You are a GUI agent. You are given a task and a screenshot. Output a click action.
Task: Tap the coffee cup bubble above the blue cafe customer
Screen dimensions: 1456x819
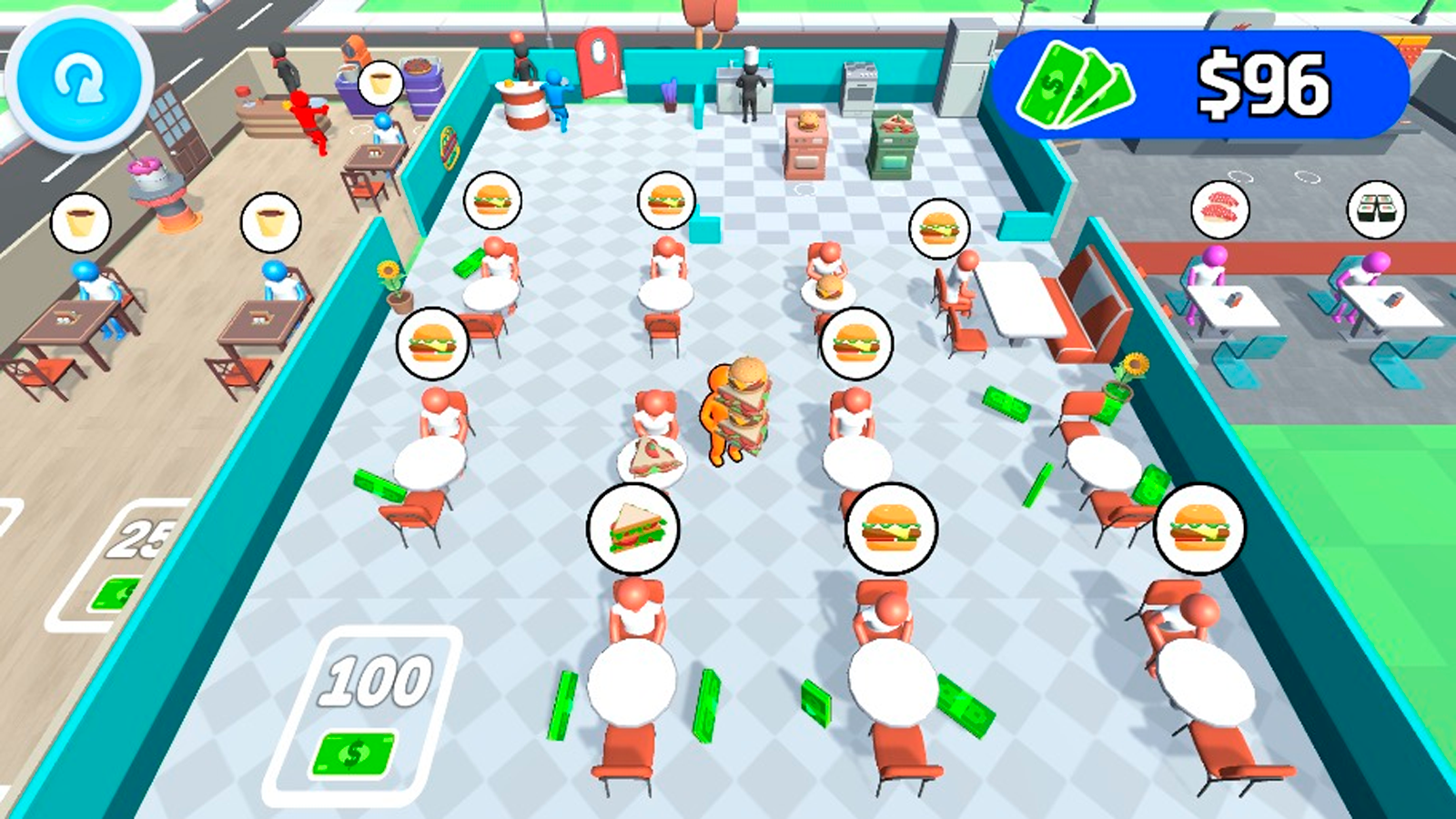pos(80,220)
